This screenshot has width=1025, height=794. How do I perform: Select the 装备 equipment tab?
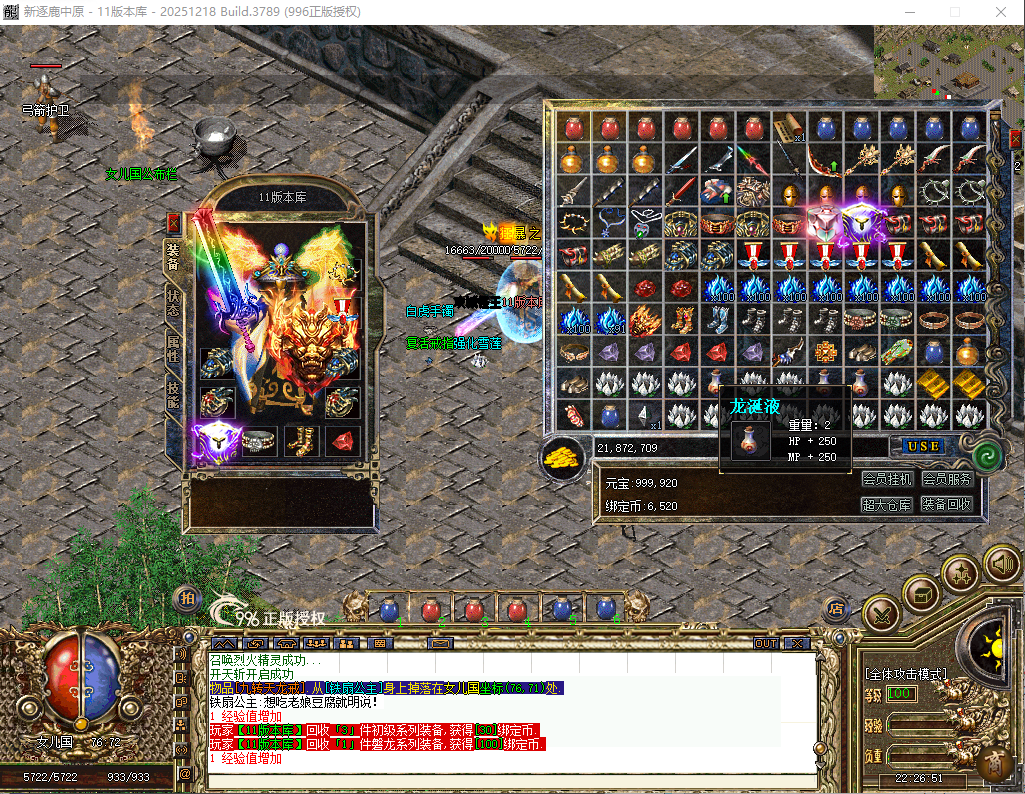[x=172, y=257]
